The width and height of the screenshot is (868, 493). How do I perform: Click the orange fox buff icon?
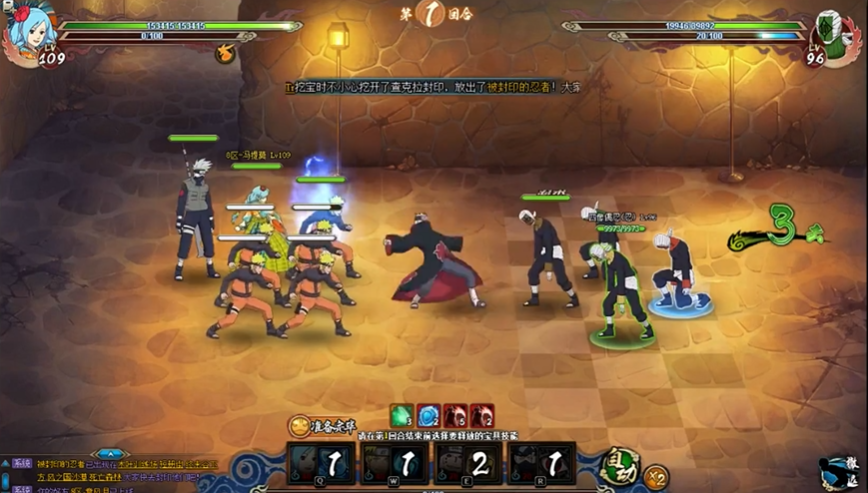(x=226, y=53)
